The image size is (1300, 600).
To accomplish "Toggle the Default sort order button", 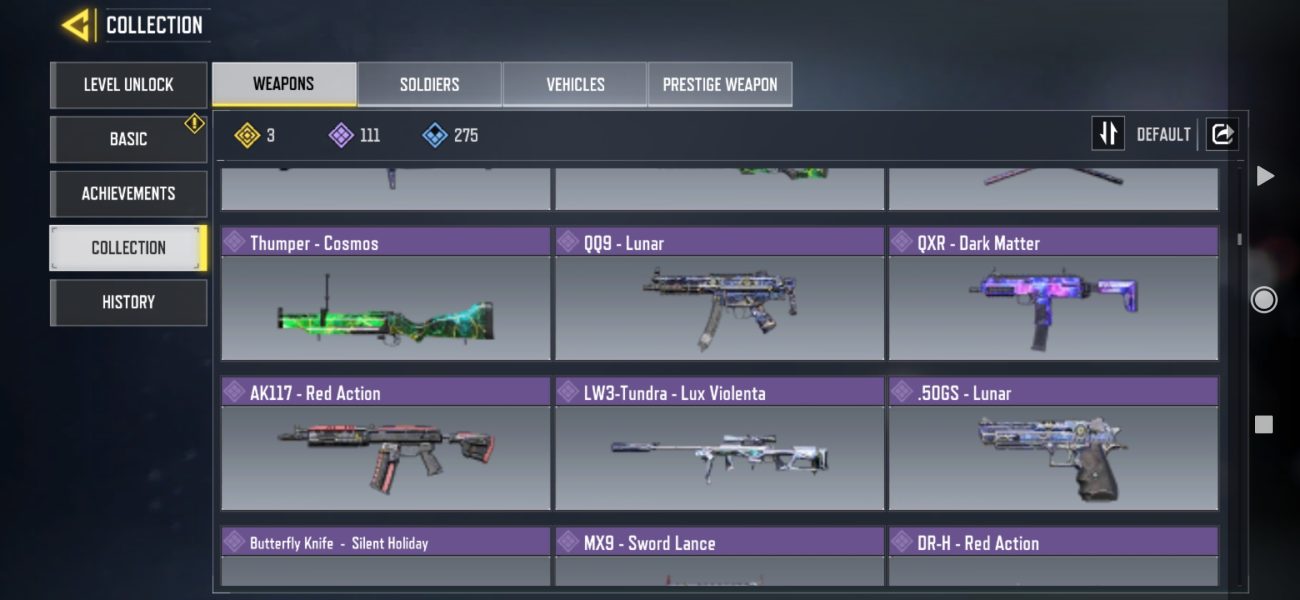I will [x=1108, y=134].
